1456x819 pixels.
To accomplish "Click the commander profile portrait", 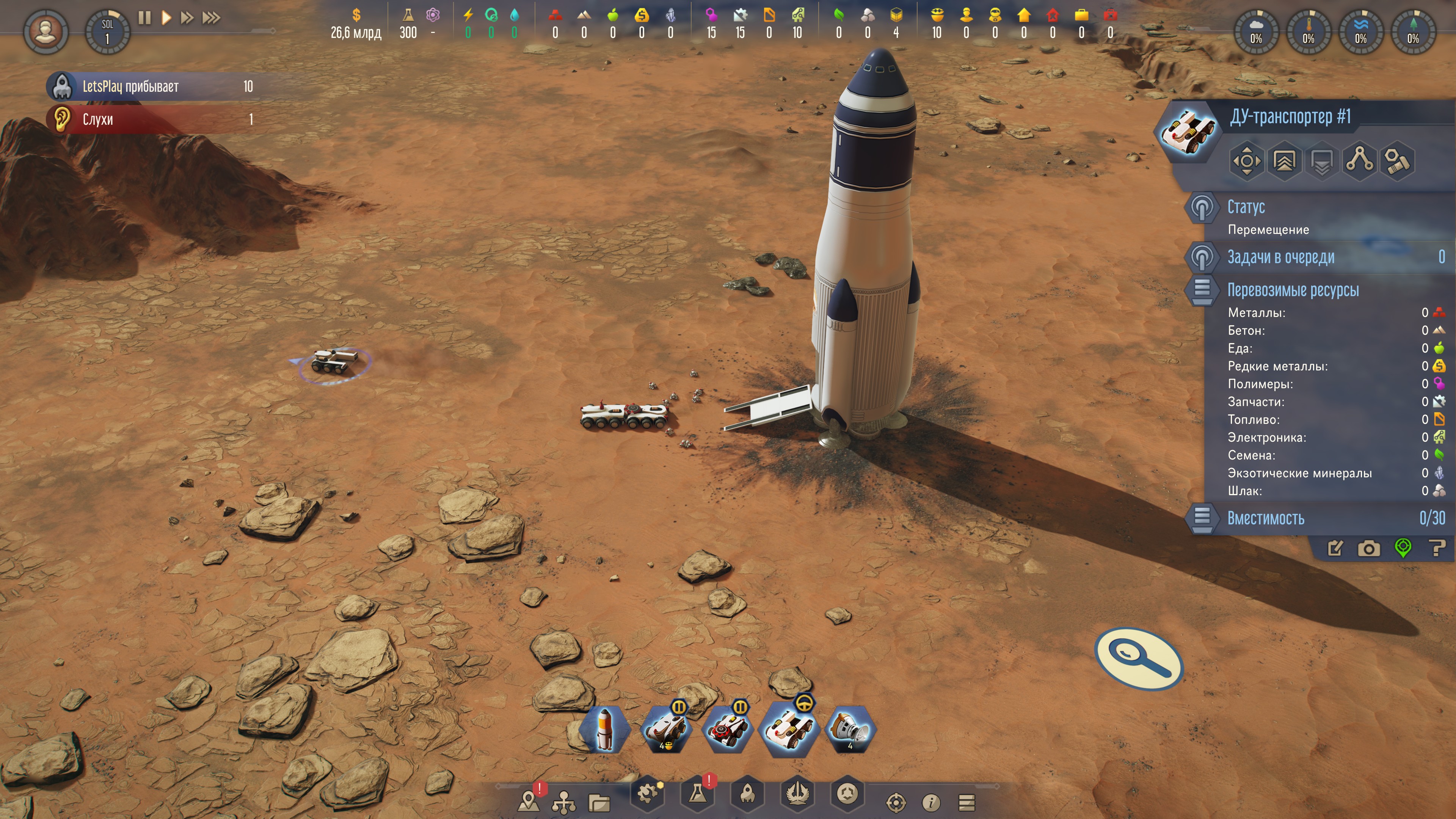I will [46, 31].
